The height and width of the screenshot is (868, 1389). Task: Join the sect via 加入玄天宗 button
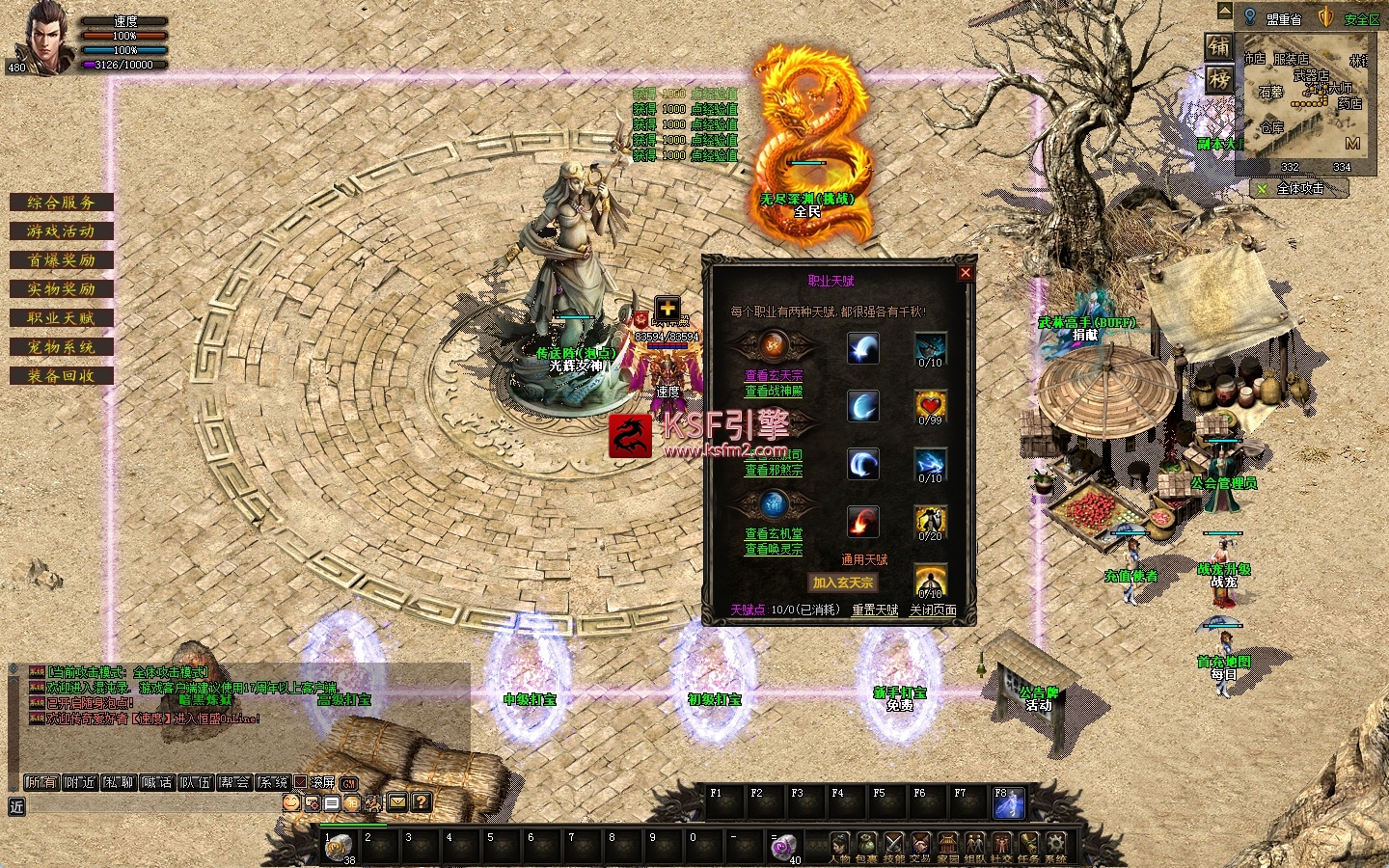(x=842, y=583)
